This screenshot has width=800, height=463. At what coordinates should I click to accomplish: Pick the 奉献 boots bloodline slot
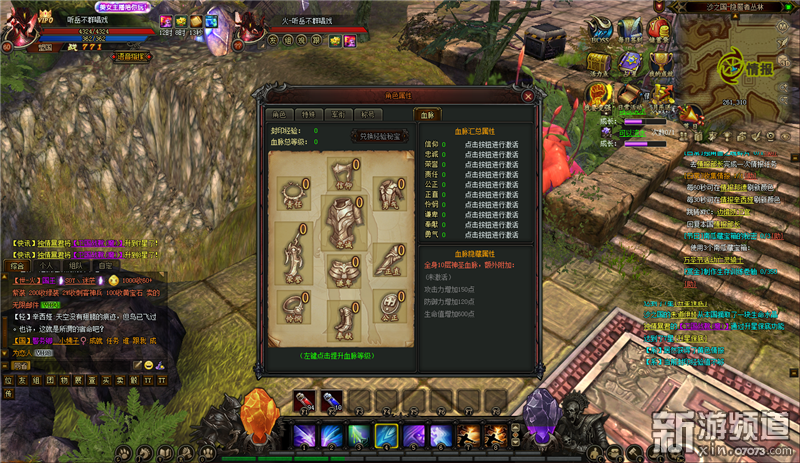click(342, 316)
